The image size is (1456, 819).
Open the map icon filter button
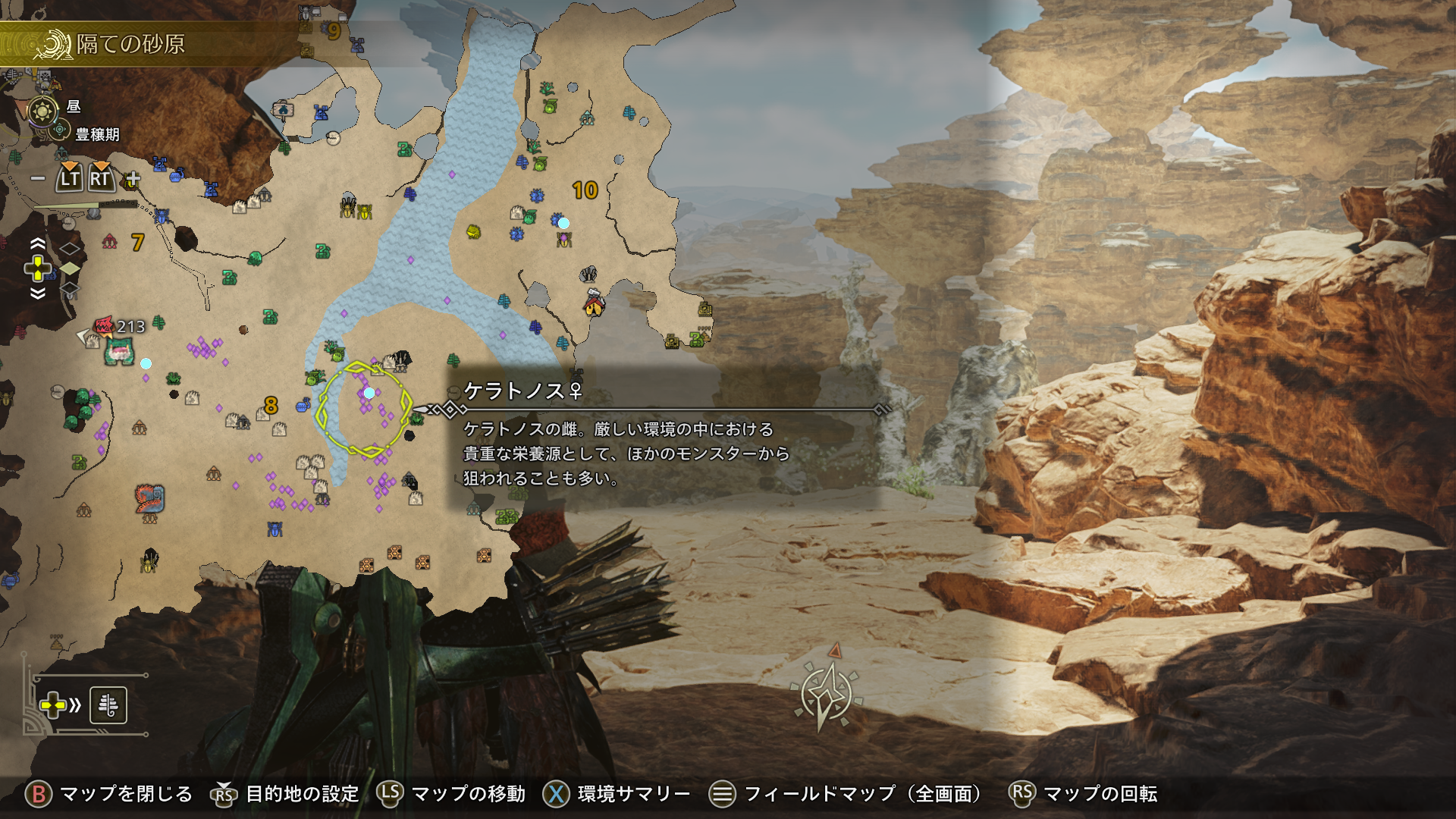click(x=108, y=705)
